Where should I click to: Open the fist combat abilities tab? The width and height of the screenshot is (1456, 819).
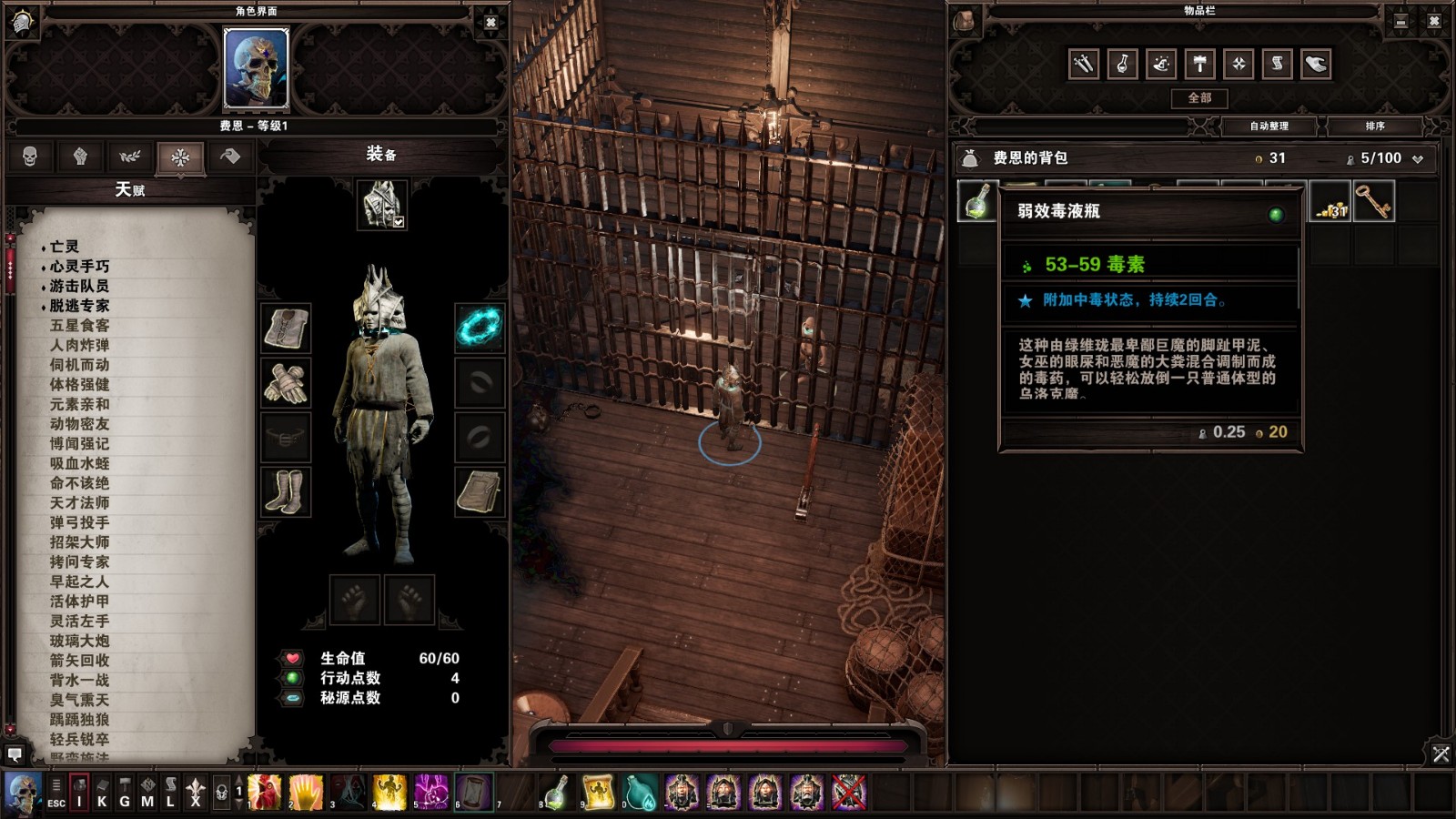point(80,157)
